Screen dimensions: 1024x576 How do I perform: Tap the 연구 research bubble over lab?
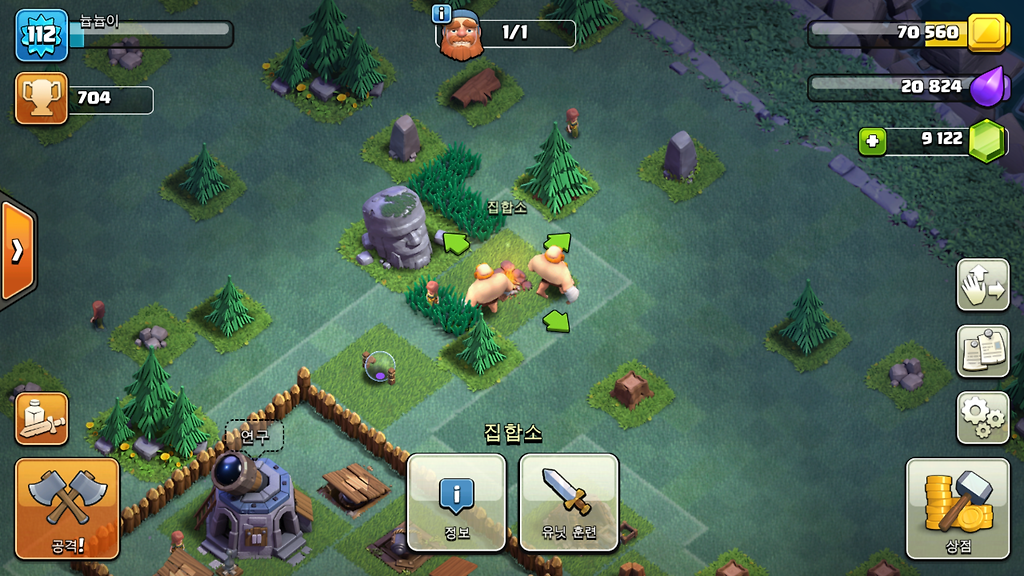254,436
